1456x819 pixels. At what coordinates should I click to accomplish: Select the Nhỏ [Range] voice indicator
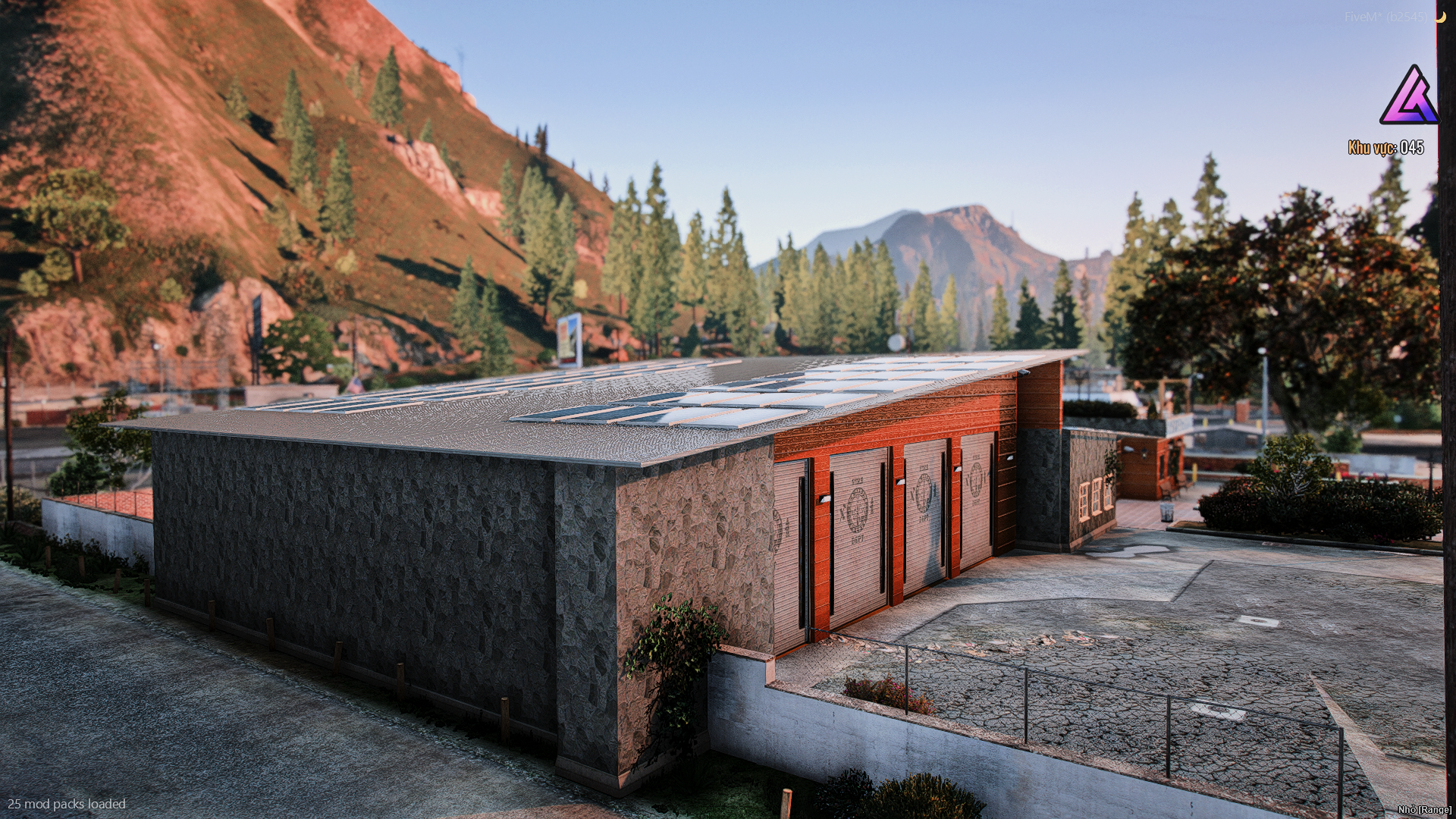click(1425, 810)
